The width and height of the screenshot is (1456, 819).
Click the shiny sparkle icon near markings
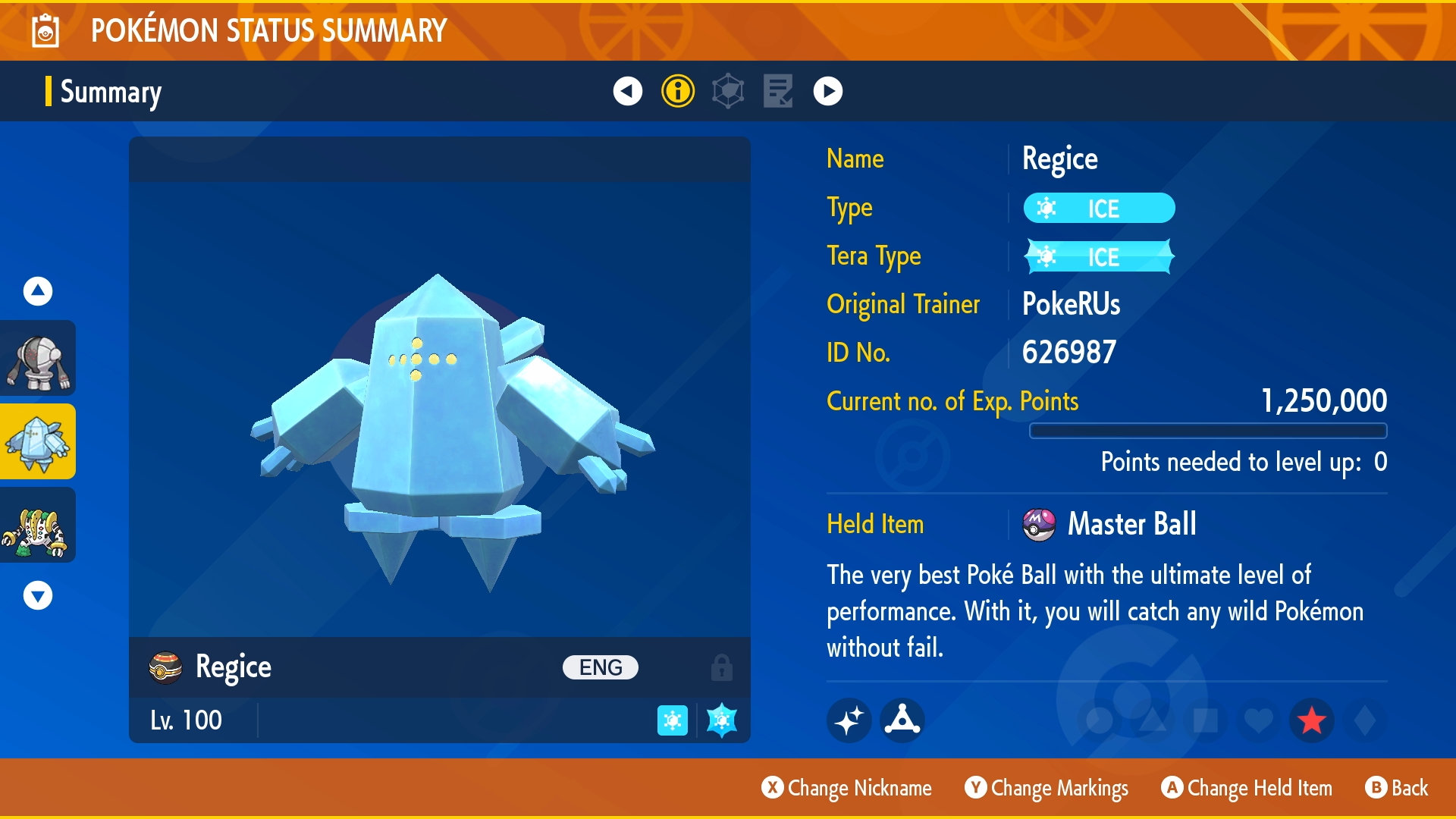(x=849, y=720)
